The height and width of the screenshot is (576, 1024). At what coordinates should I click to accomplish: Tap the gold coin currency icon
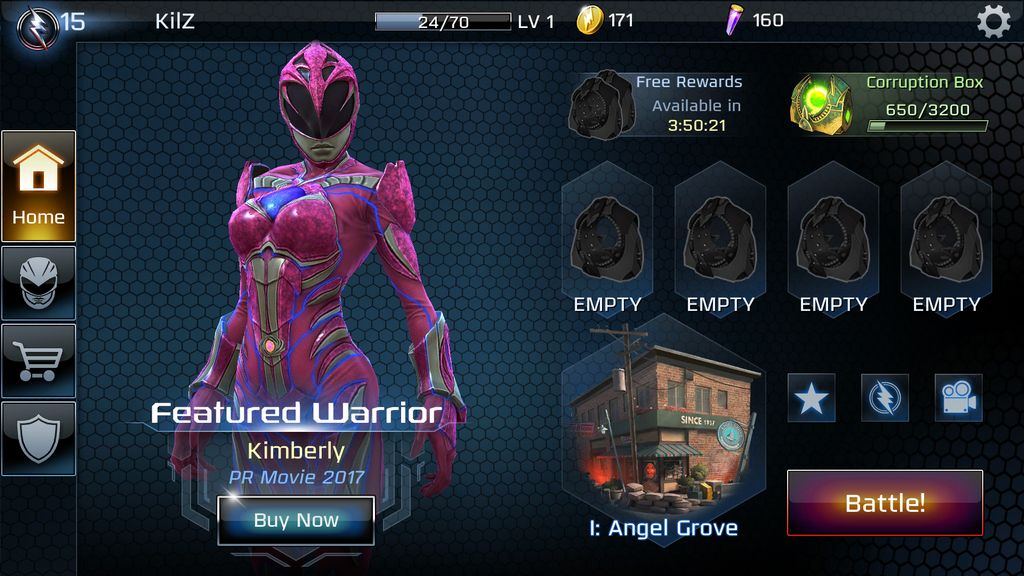pos(590,20)
